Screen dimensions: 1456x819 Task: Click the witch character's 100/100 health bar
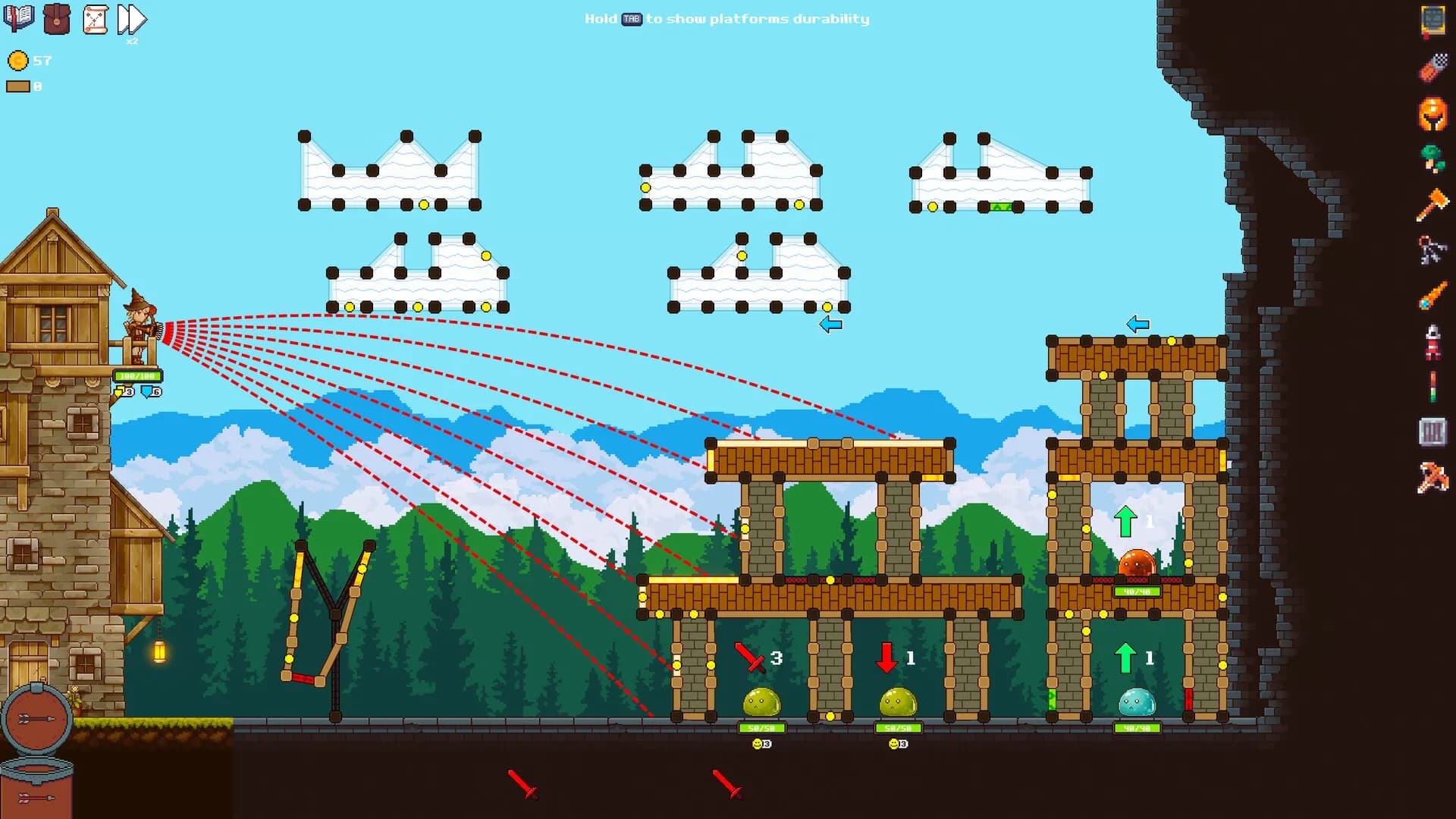coord(137,375)
